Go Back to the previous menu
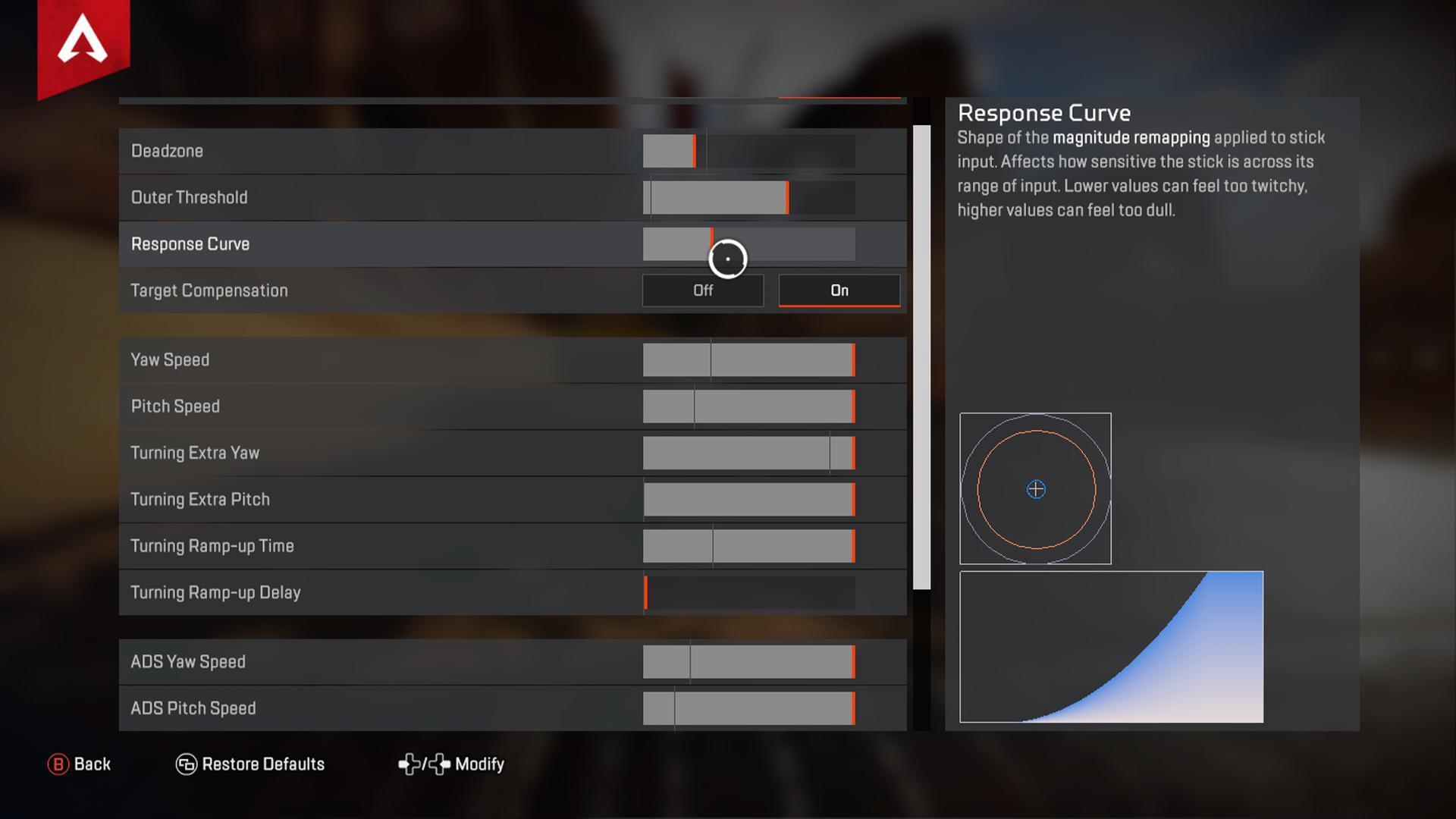 80,764
